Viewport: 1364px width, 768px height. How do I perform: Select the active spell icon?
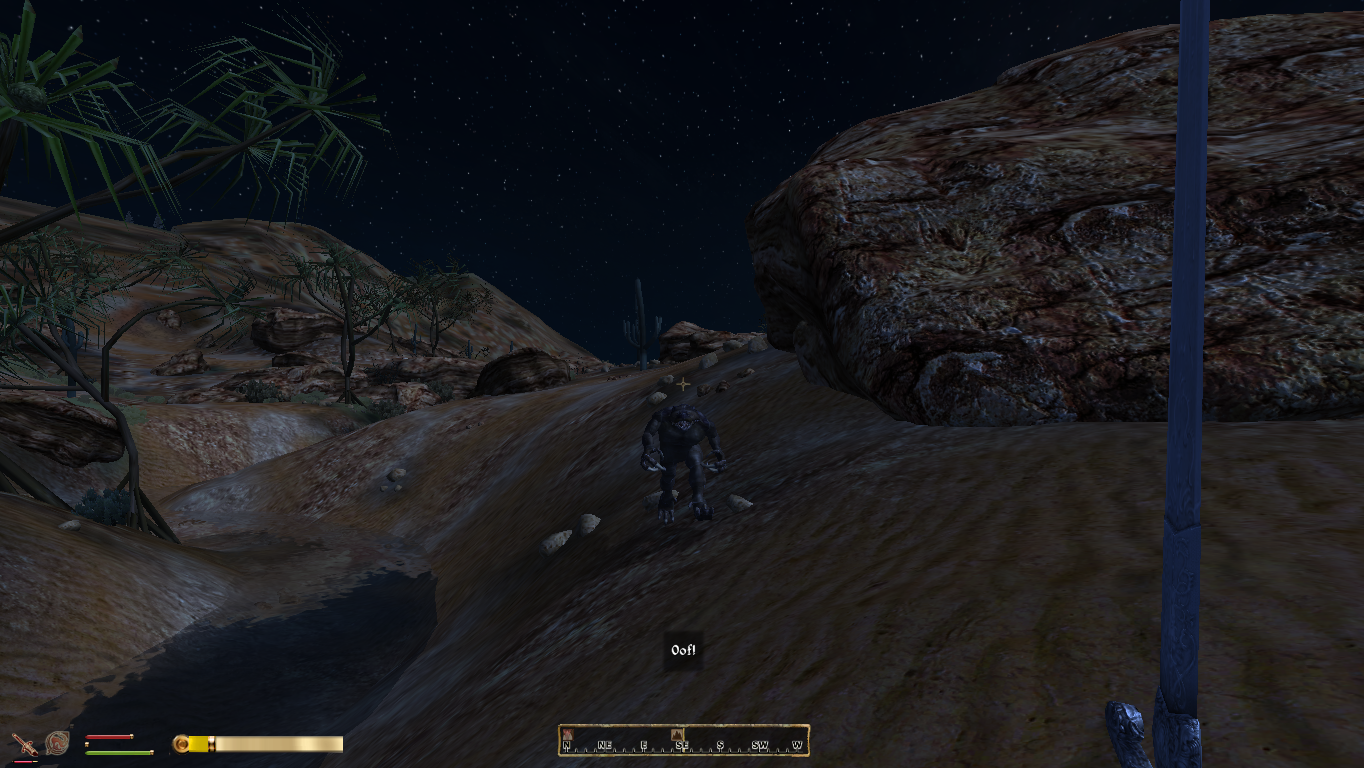[x=57, y=743]
